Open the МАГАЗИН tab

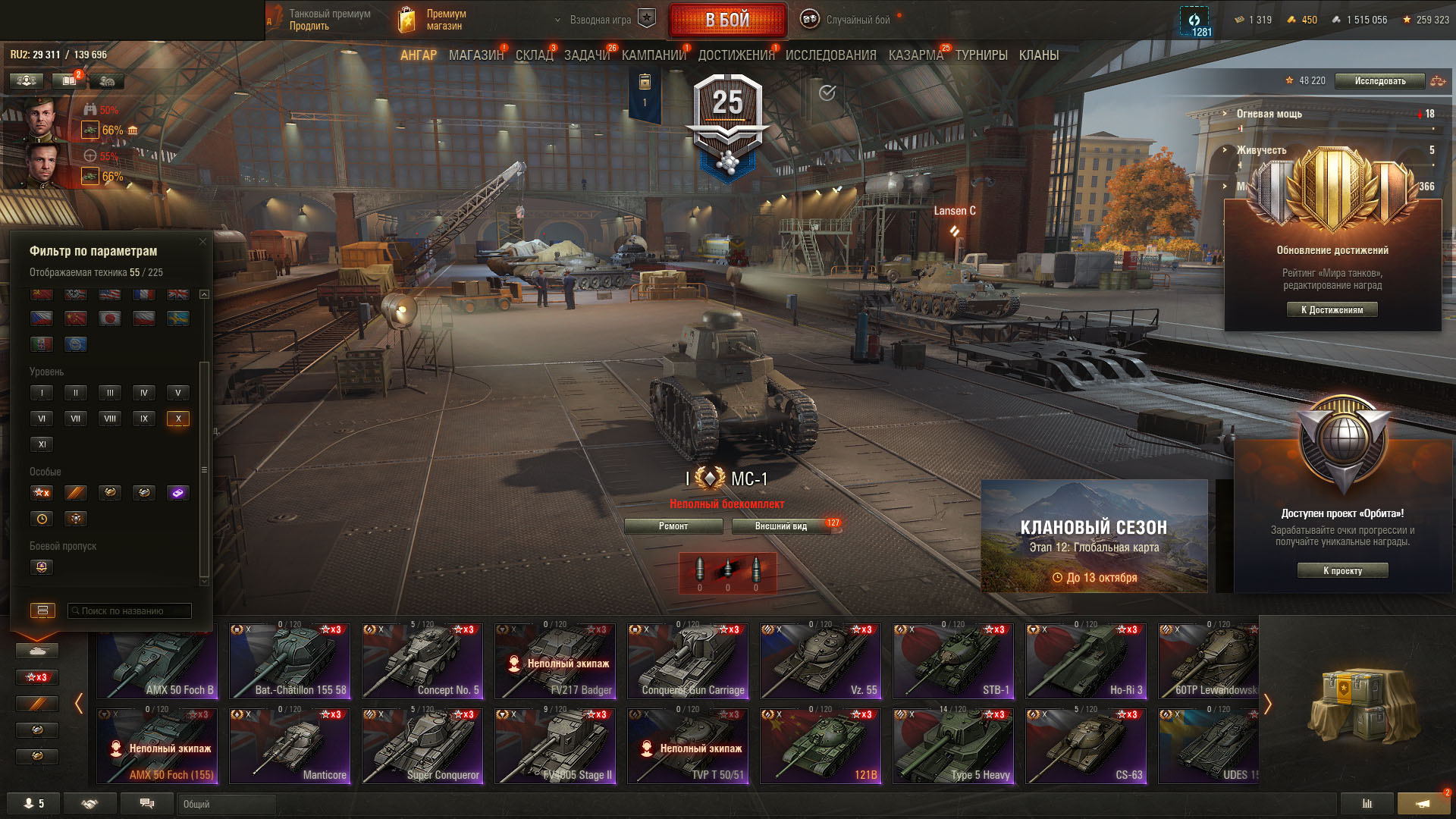[x=475, y=55]
